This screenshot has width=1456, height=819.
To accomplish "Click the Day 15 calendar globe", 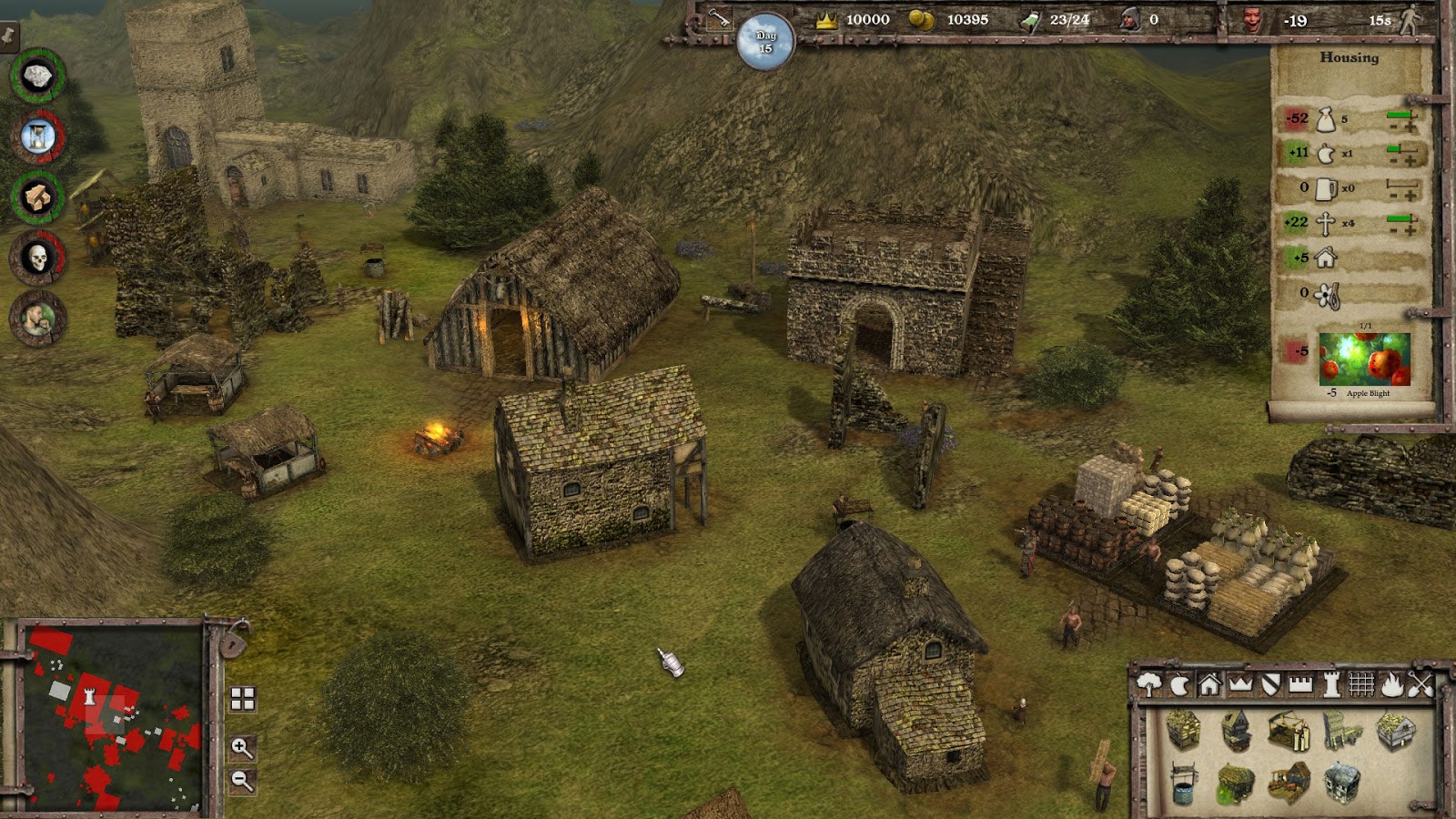I will (x=765, y=42).
